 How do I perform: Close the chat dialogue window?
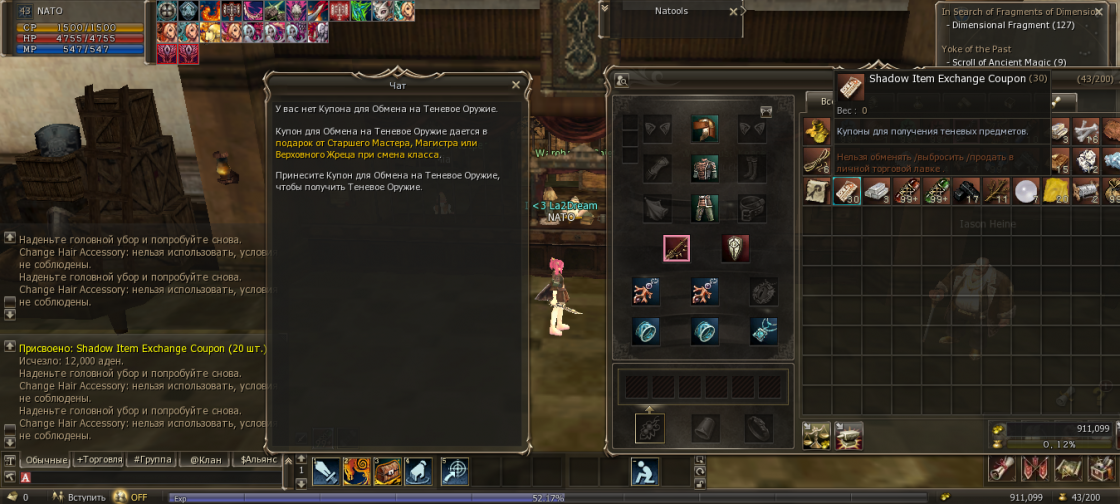pyautogui.click(x=516, y=85)
